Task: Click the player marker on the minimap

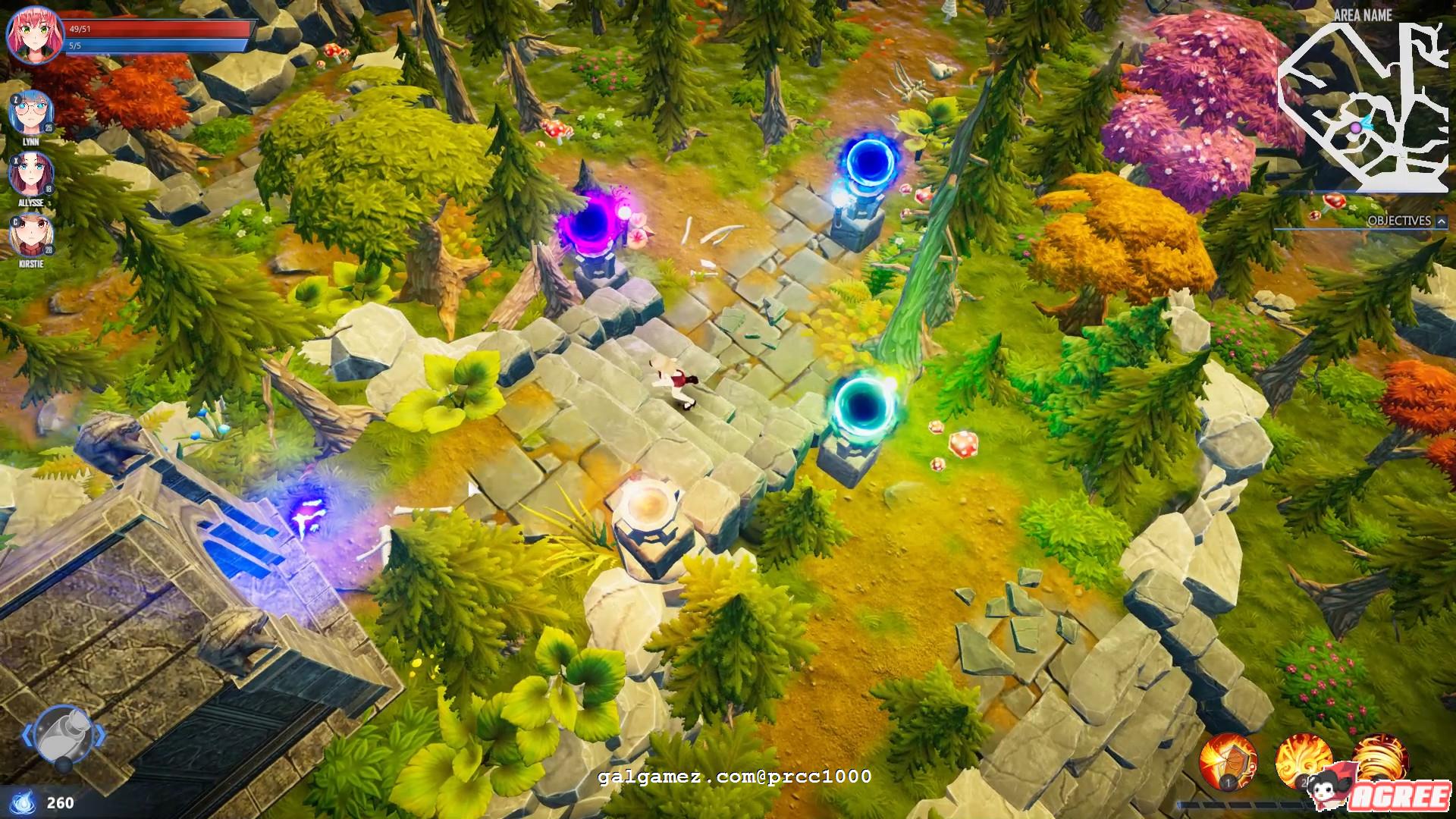Action: [x=1357, y=127]
